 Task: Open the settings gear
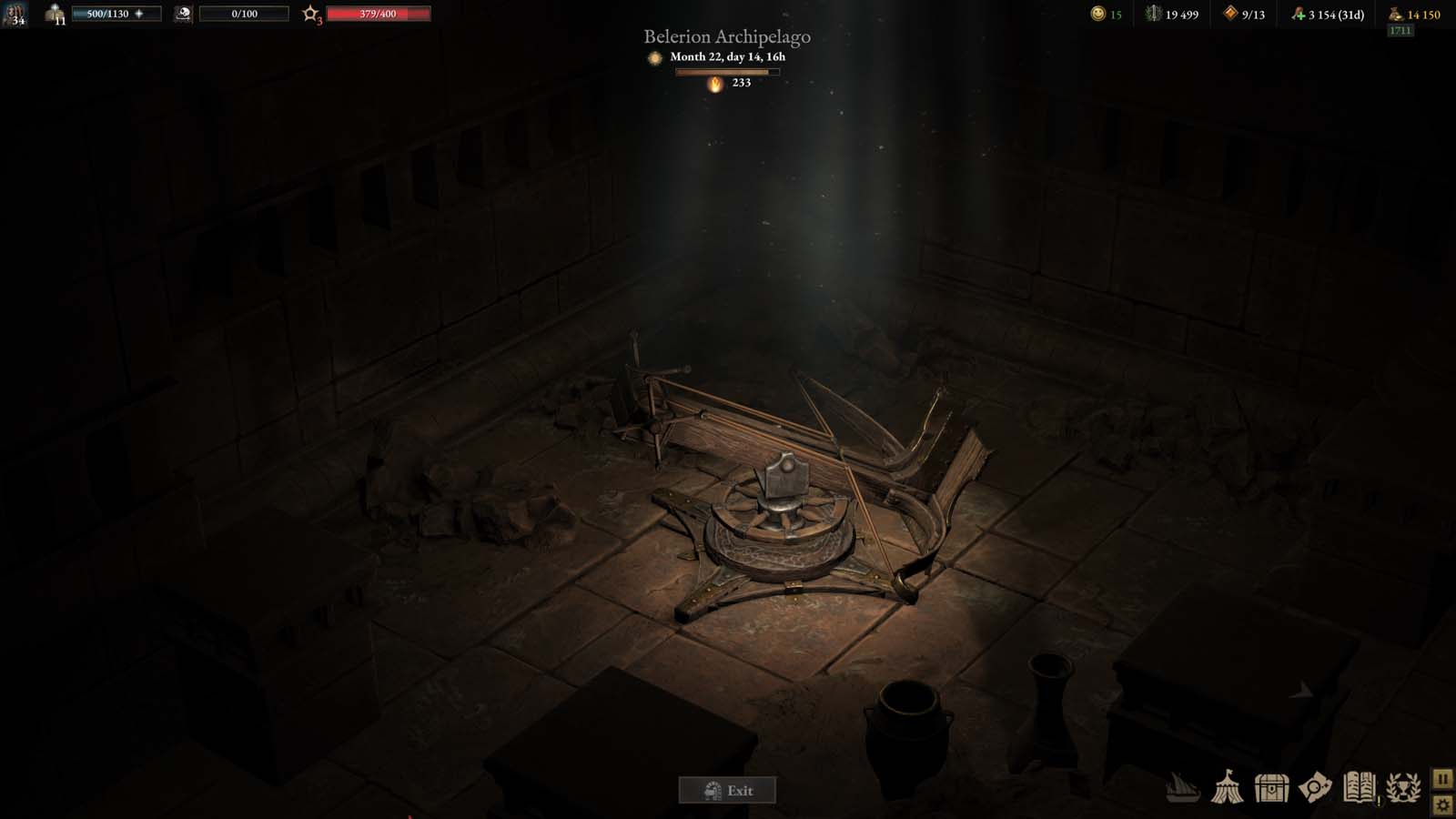point(1441,804)
